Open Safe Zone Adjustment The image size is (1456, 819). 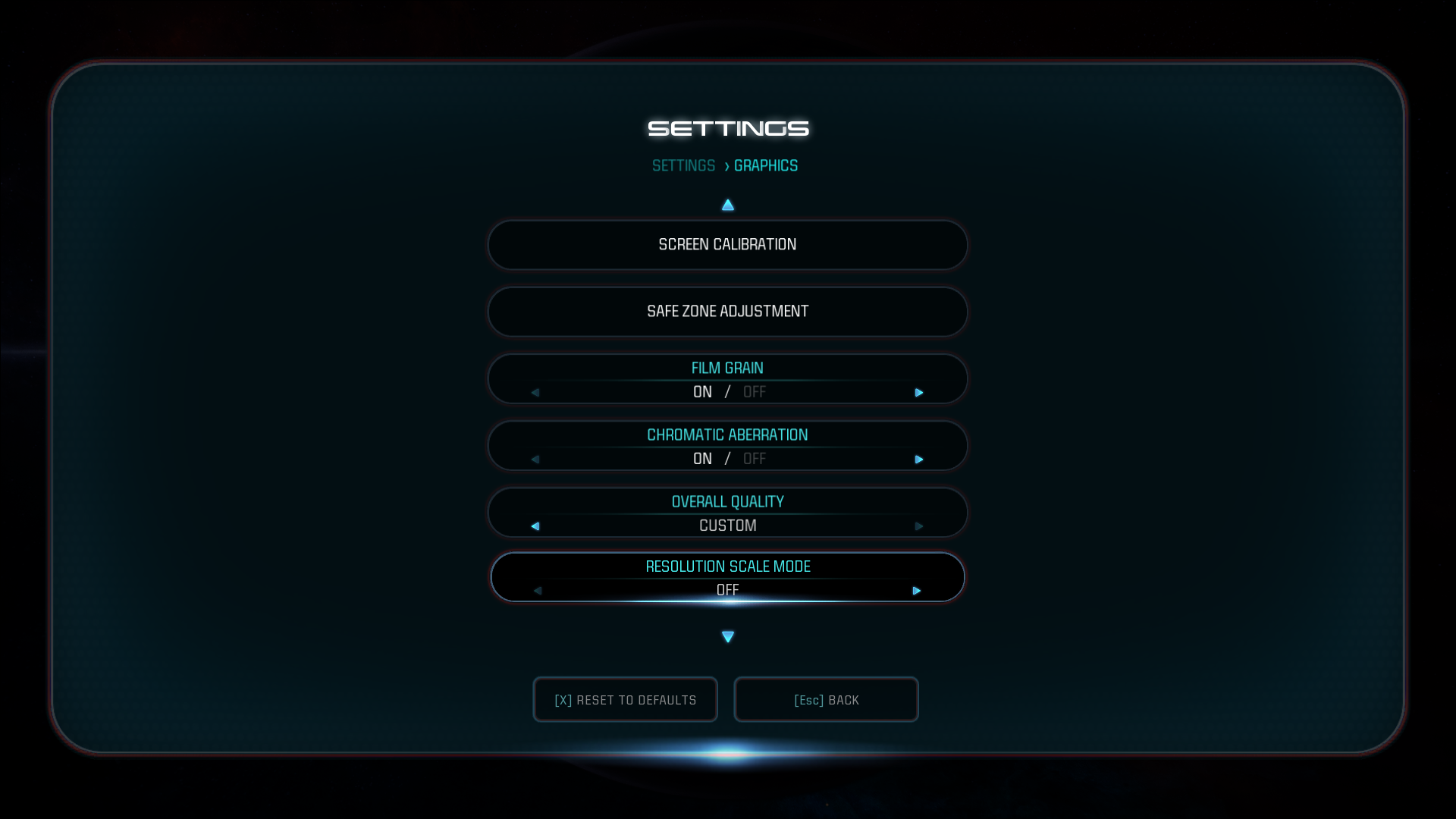(x=727, y=311)
